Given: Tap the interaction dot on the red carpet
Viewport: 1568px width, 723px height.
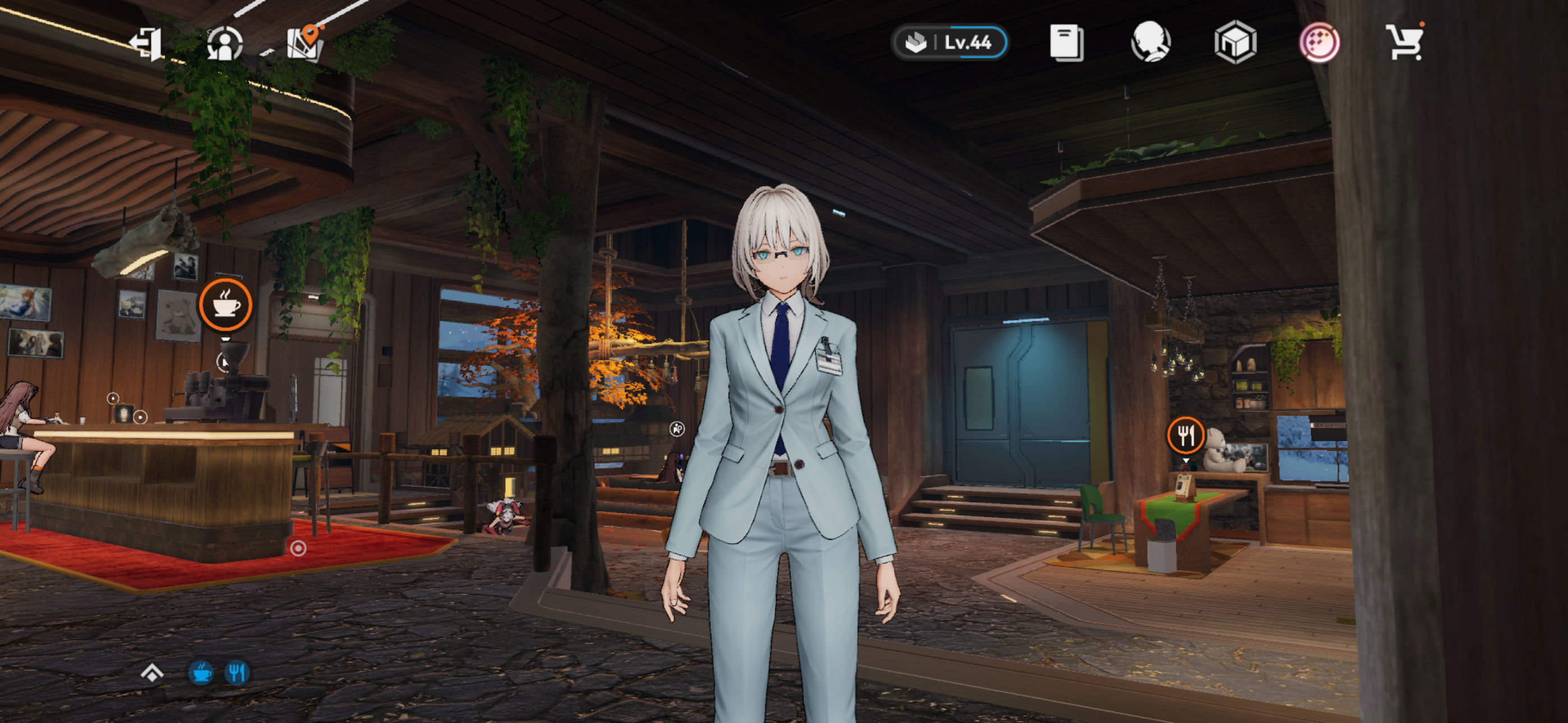Looking at the screenshot, I should pos(298,548).
